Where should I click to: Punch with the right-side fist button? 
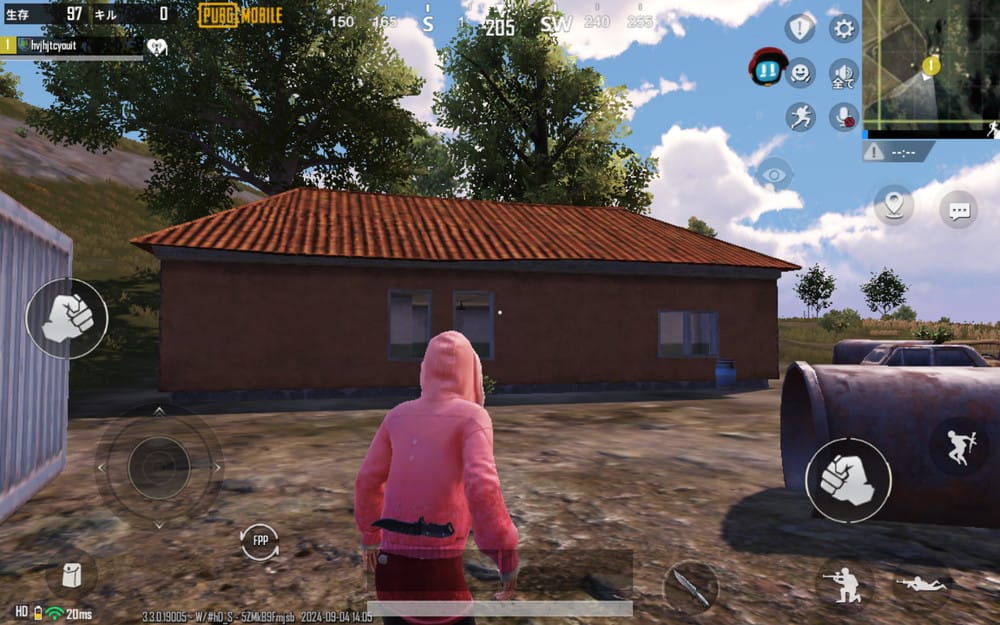[x=848, y=480]
